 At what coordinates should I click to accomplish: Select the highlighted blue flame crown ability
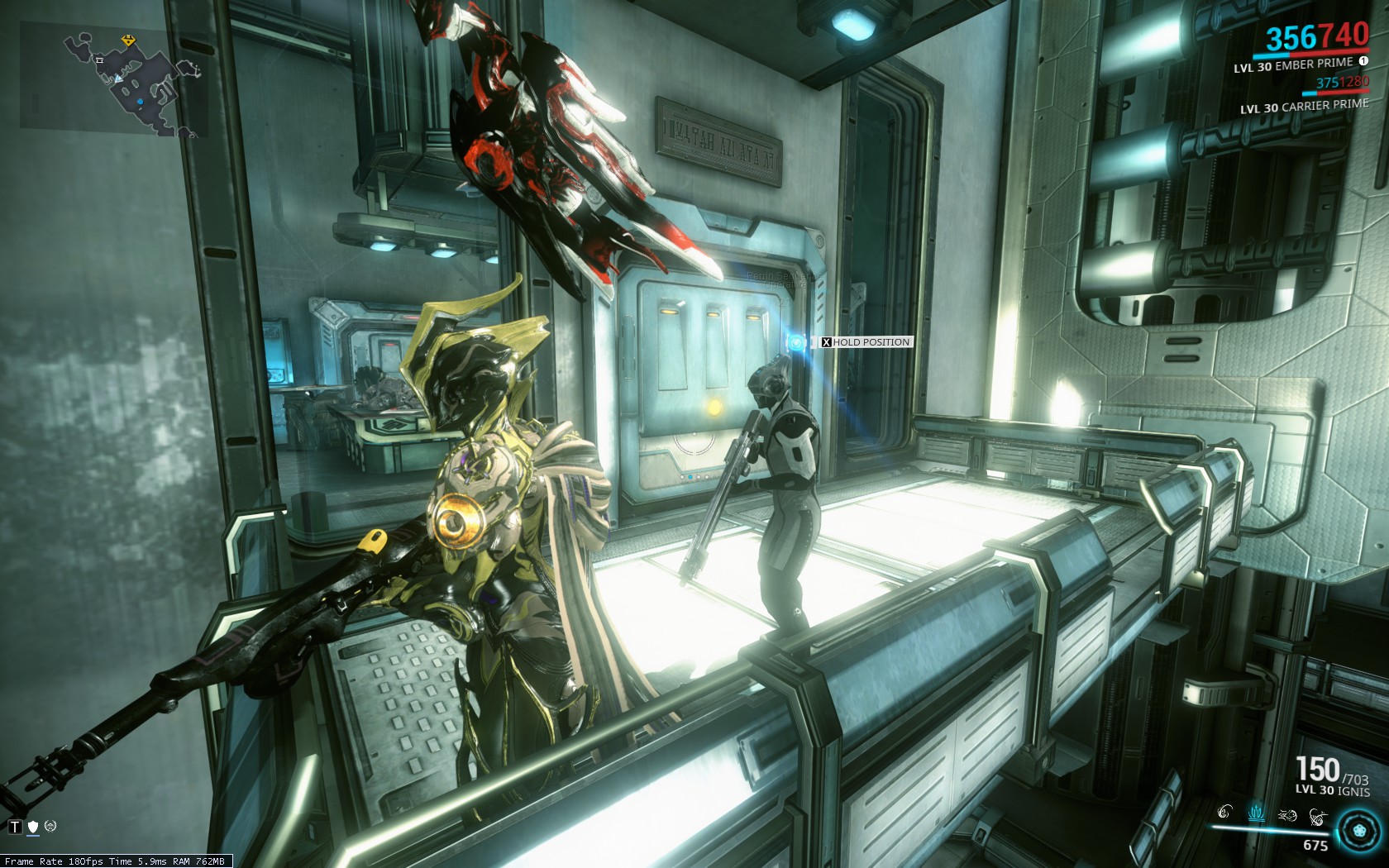pyautogui.click(x=1256, y=813)
